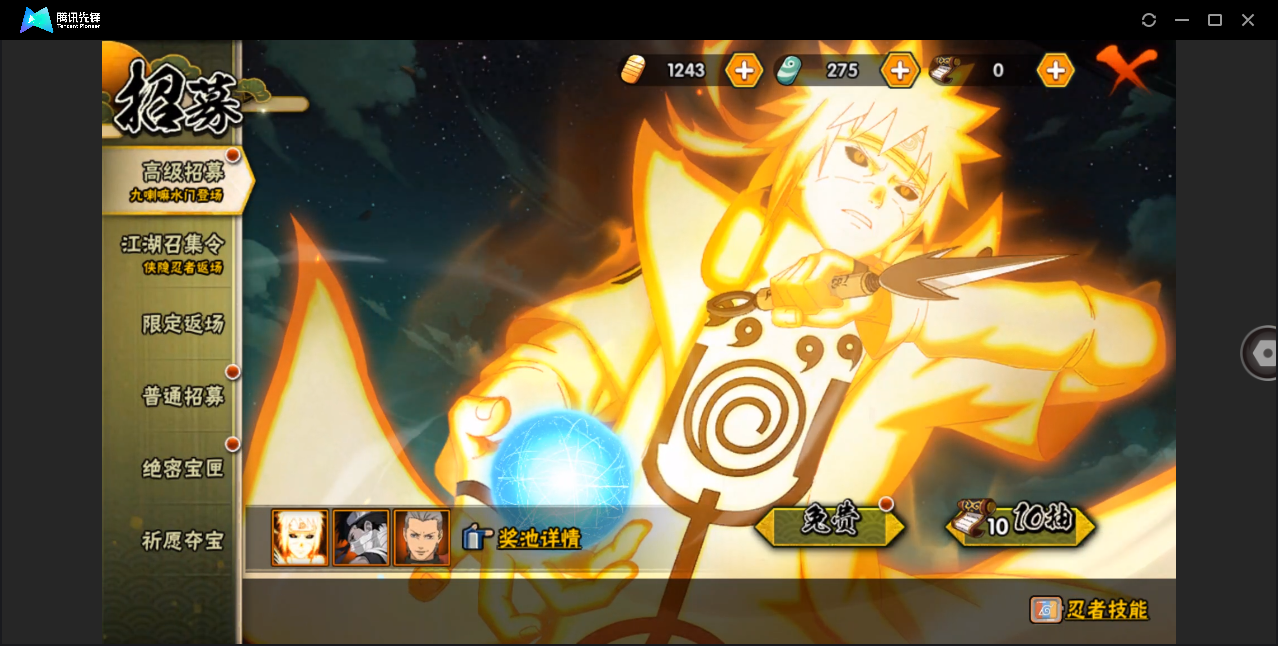Viewport: 1278px width, 646px height.
Task: View 忍者技能 ninja skills
Action: 1090,609
